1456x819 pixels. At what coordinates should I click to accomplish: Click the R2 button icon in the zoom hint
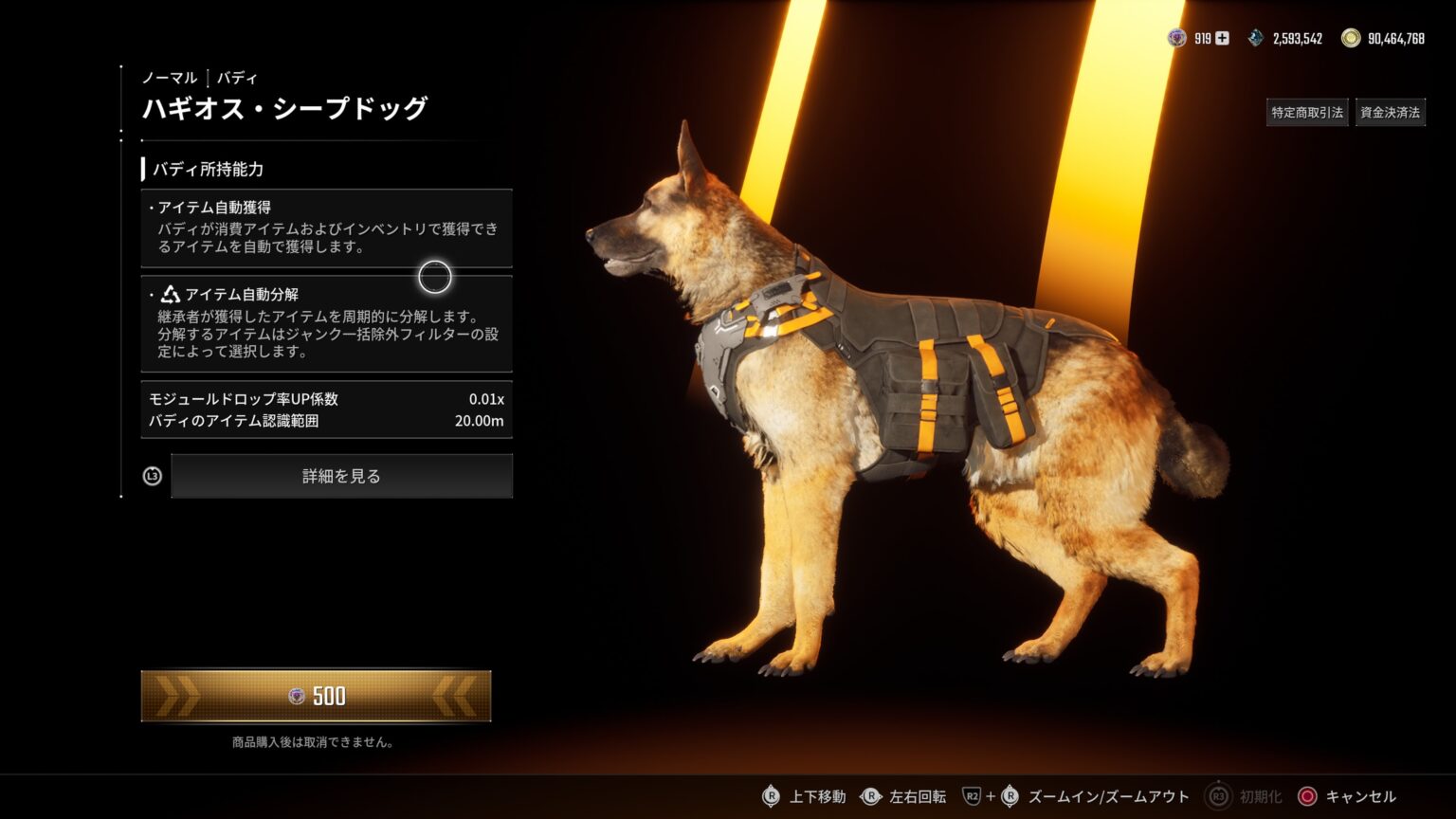coord(971,796)
